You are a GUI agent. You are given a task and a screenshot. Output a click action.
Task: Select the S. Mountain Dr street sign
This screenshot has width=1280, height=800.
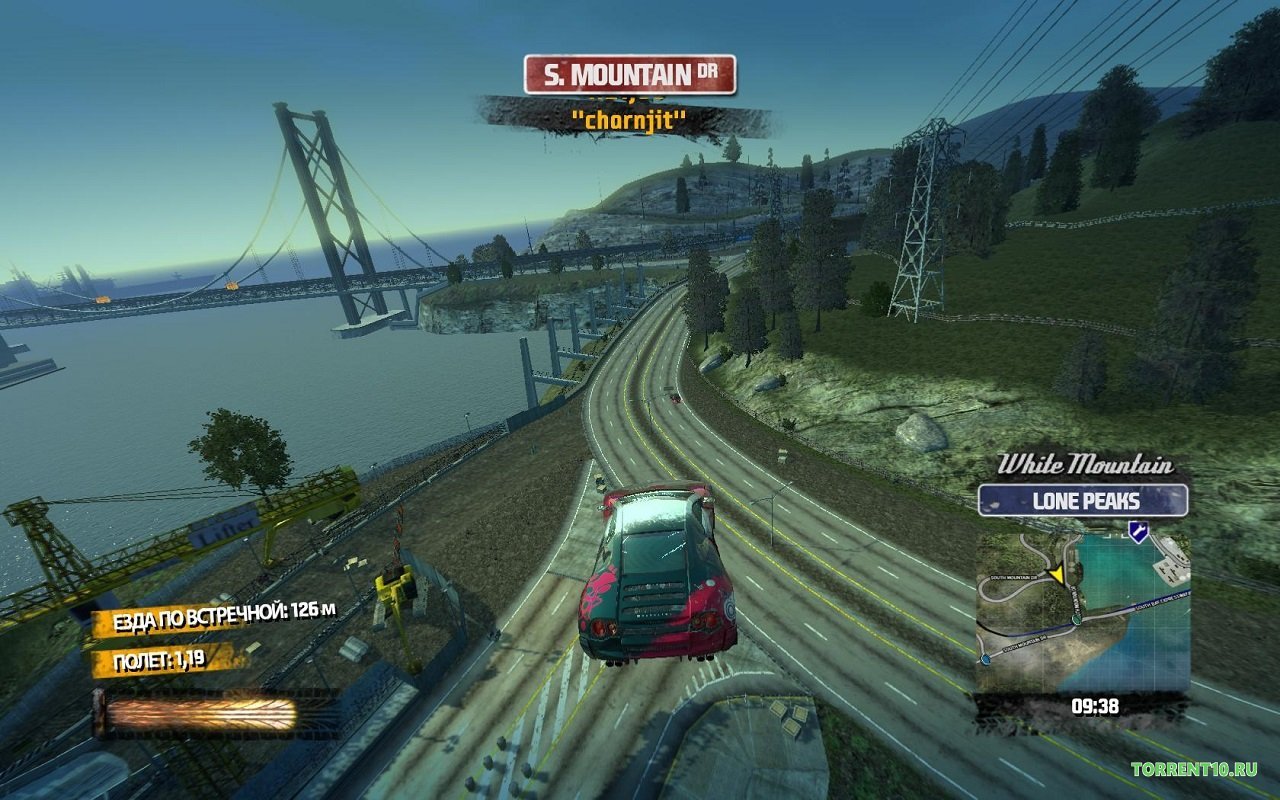630,75
